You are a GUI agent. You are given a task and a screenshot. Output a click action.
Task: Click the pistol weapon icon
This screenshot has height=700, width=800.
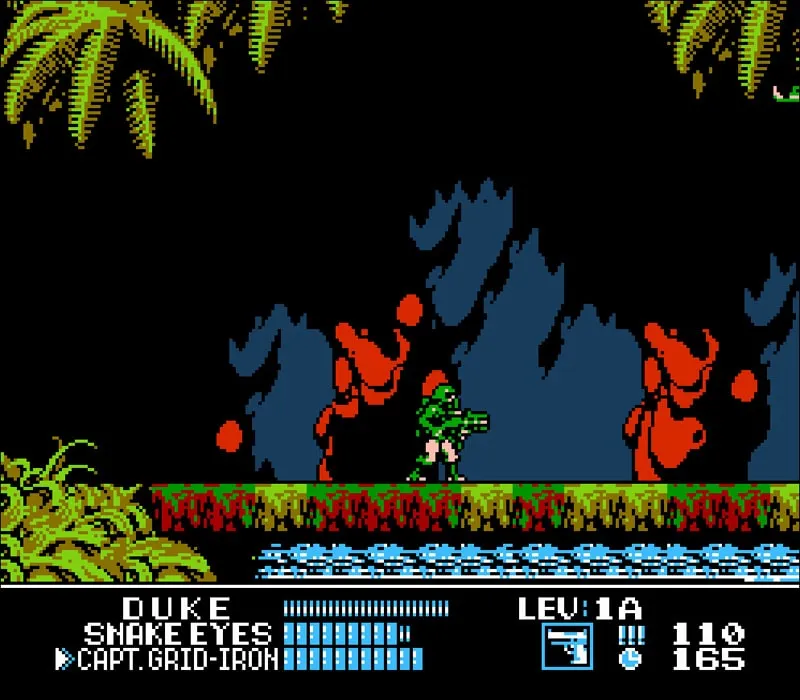coord(568,646)
